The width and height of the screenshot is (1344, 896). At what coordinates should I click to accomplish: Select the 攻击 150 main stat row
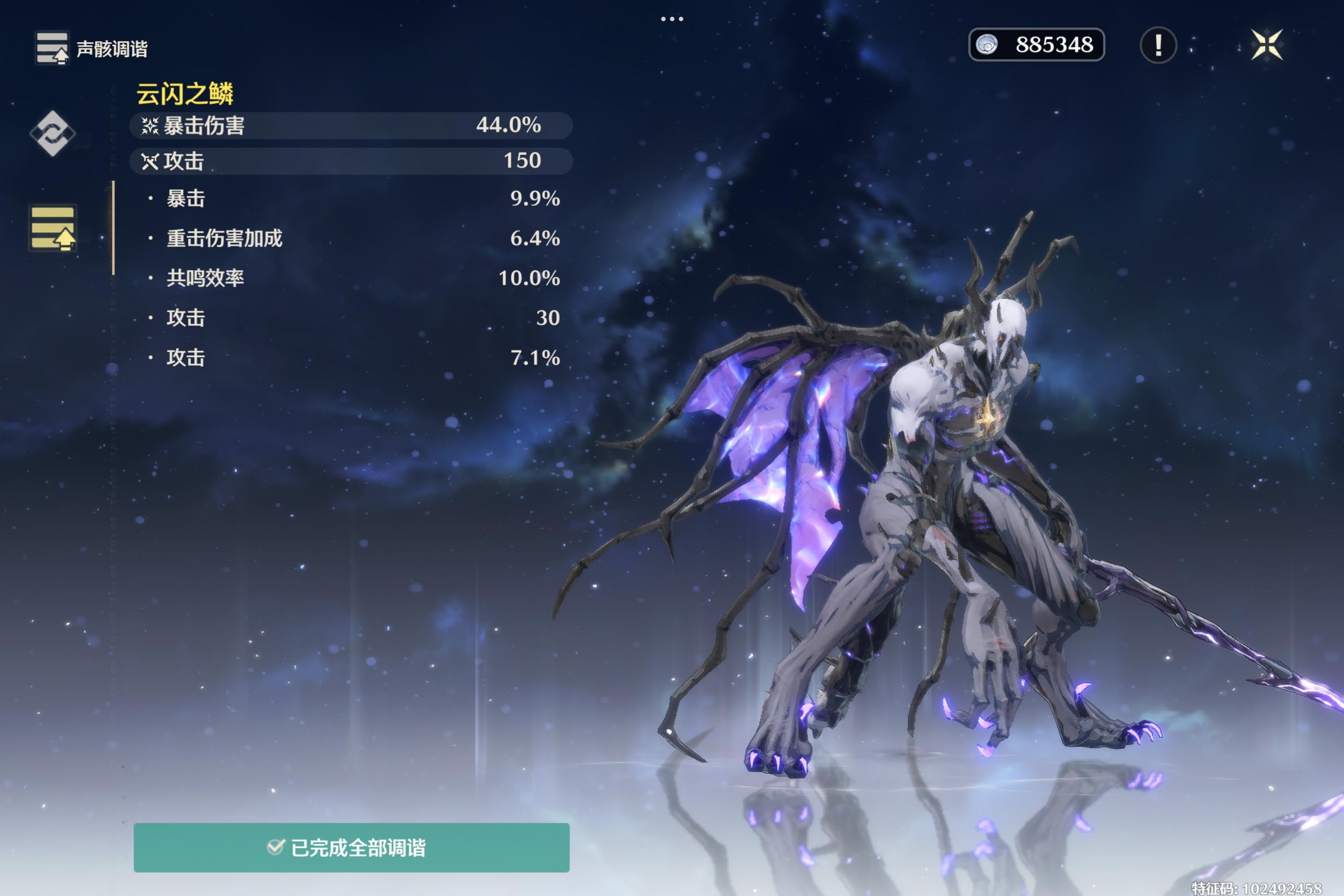pyautogui.click(x=351, y=161)
